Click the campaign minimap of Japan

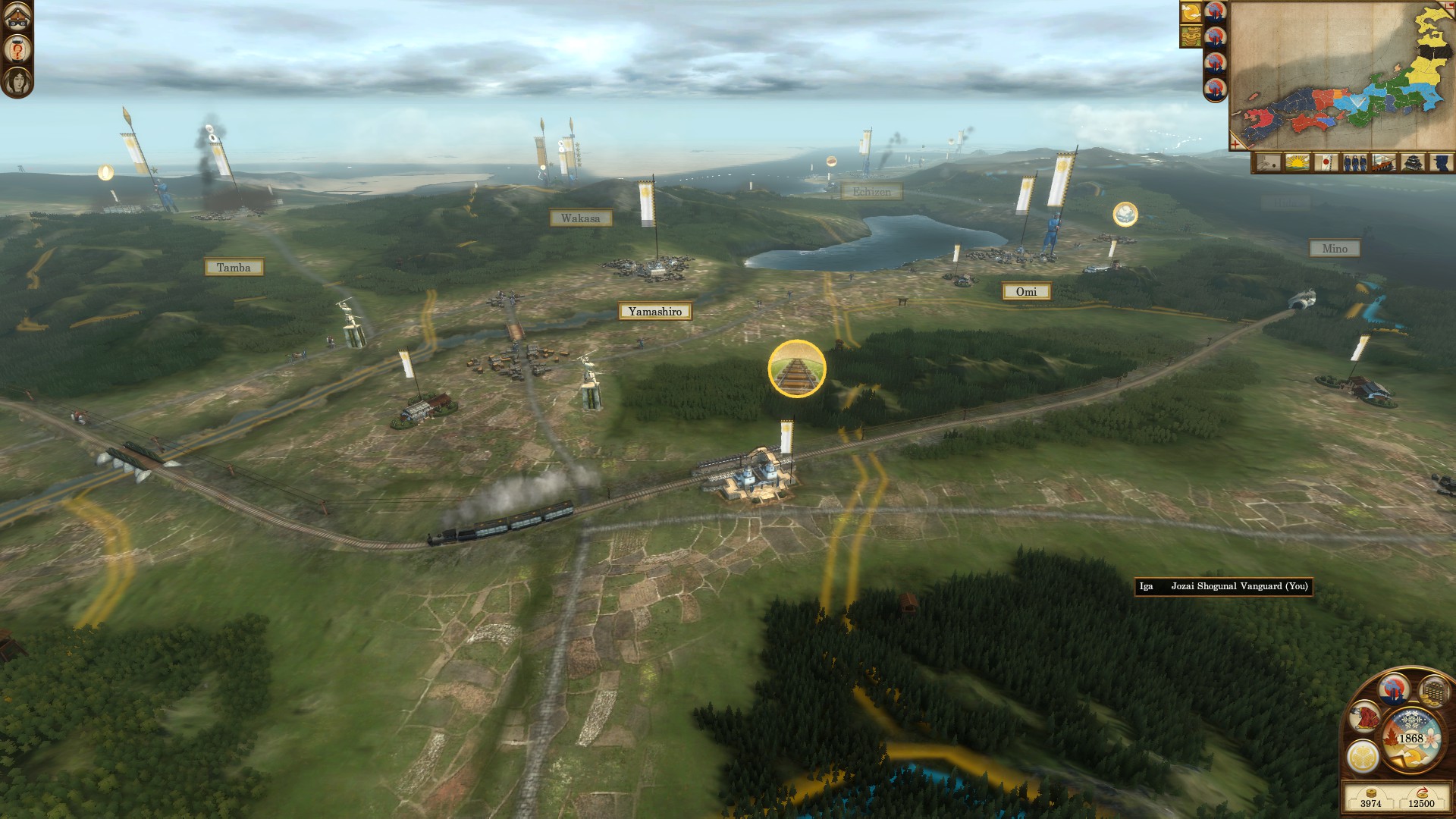(1341, 74)
